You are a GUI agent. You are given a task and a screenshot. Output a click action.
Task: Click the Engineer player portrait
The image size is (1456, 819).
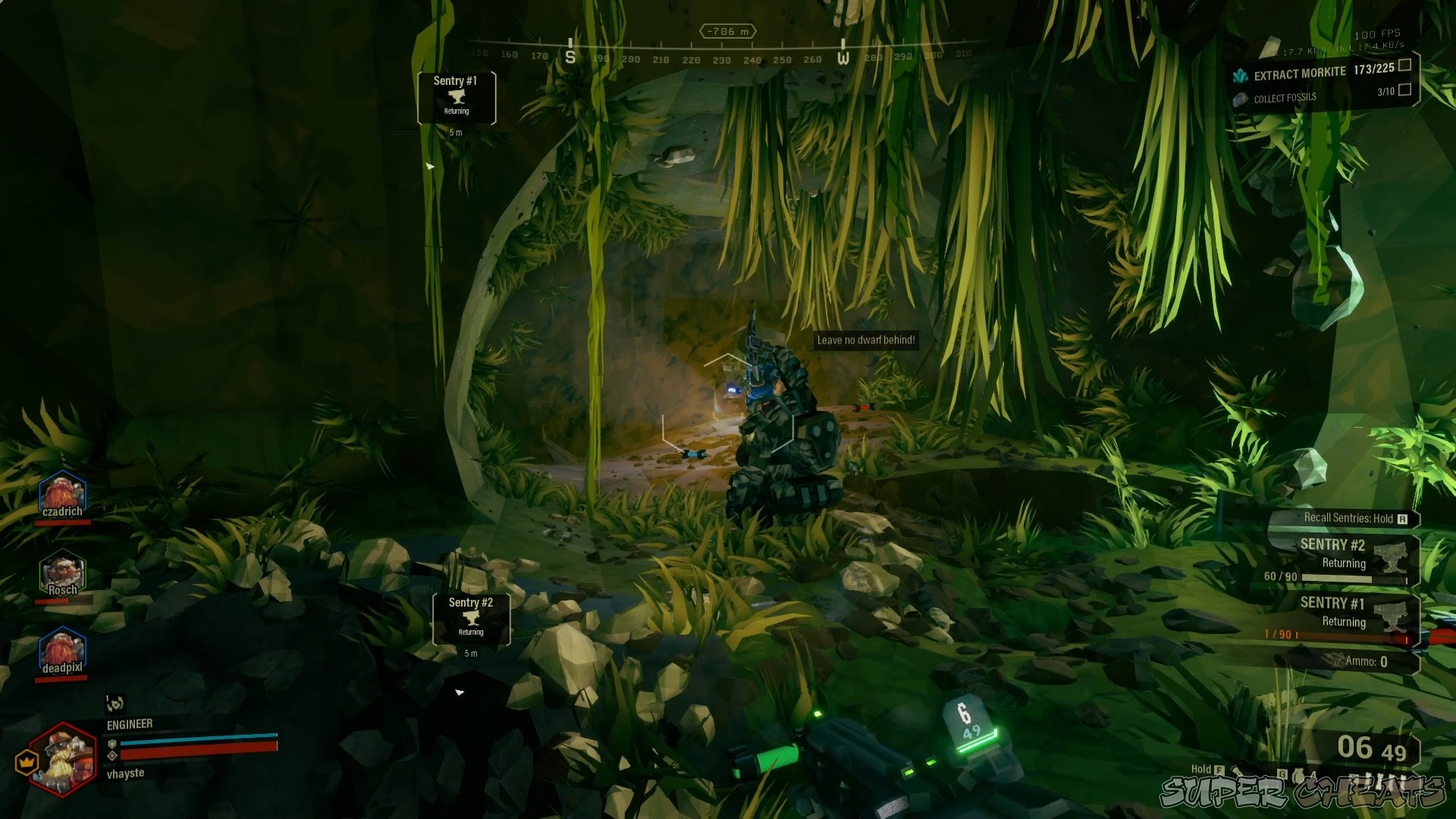click(x=62, y=758)
